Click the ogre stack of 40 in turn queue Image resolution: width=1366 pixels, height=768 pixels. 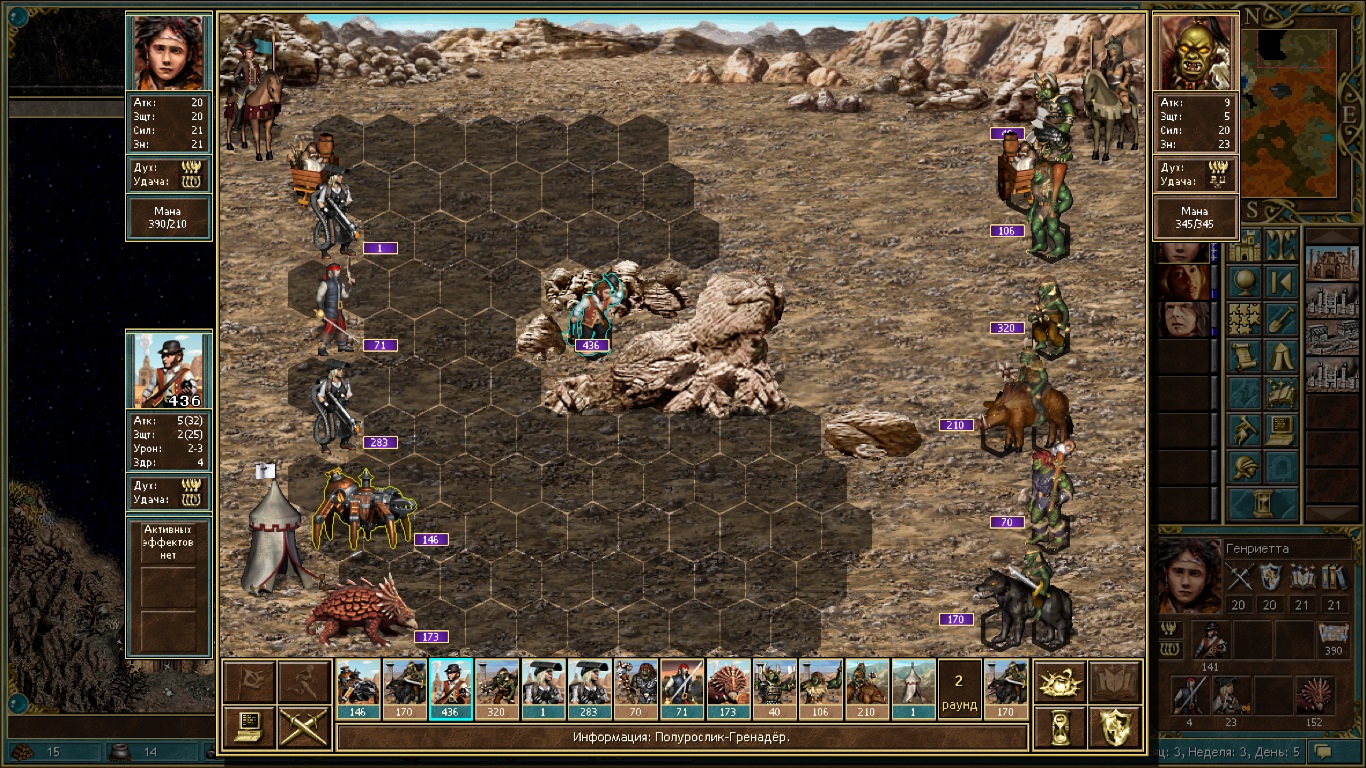click(x=774, y=688)
